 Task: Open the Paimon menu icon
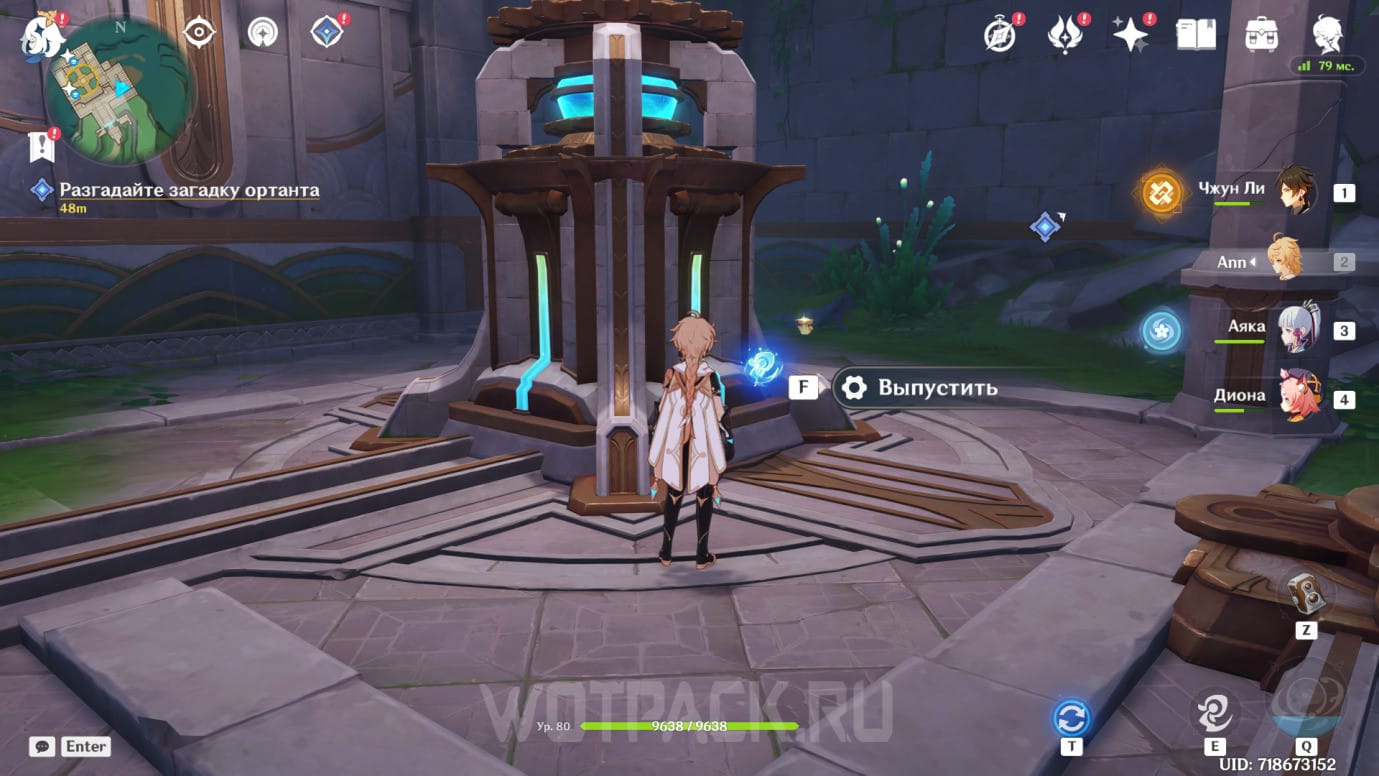tap(41, 36)
